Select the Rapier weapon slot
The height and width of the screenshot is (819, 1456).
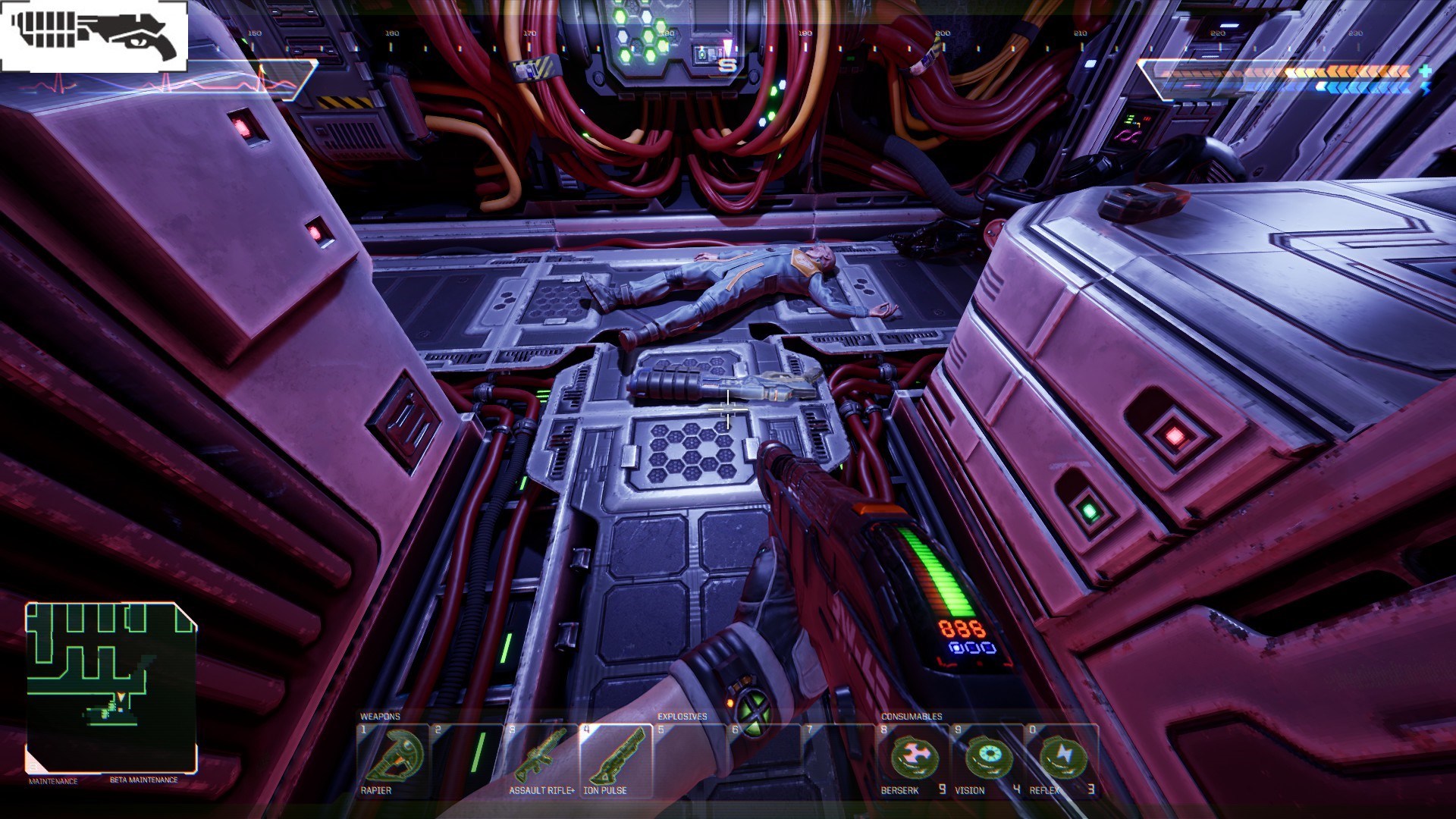coord(393,759)
